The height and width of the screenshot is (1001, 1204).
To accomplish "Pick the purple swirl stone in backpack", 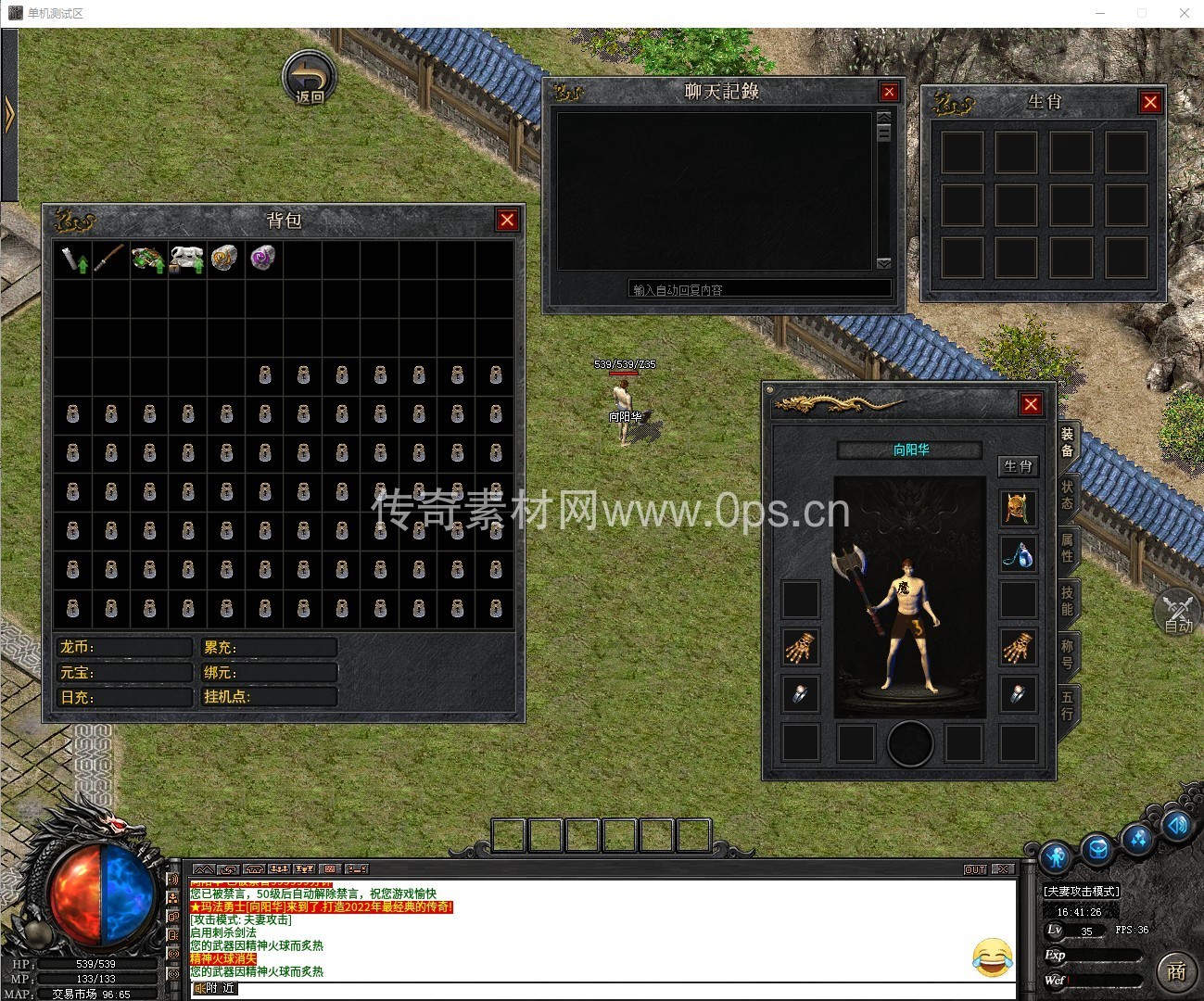I will (x=263, y=258).
